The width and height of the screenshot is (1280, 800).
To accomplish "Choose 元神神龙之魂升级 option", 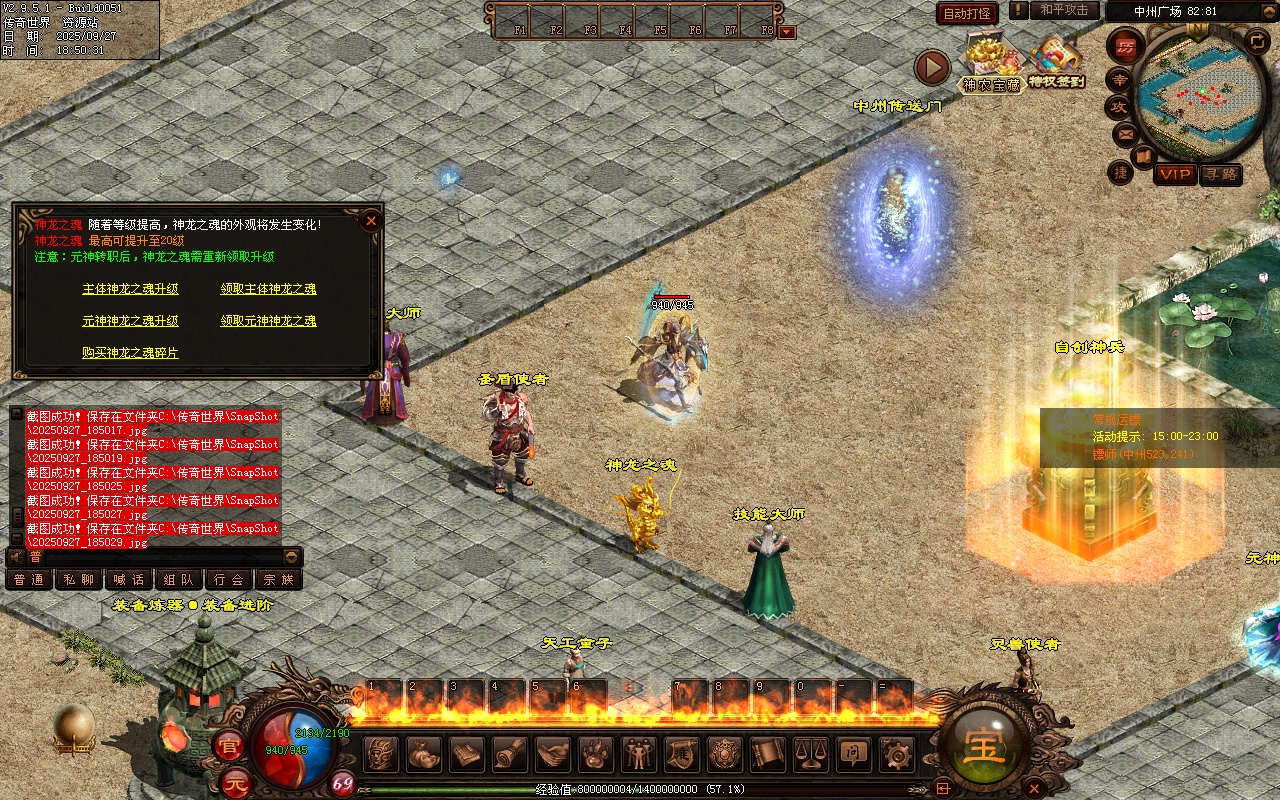I will coord(130,321).
